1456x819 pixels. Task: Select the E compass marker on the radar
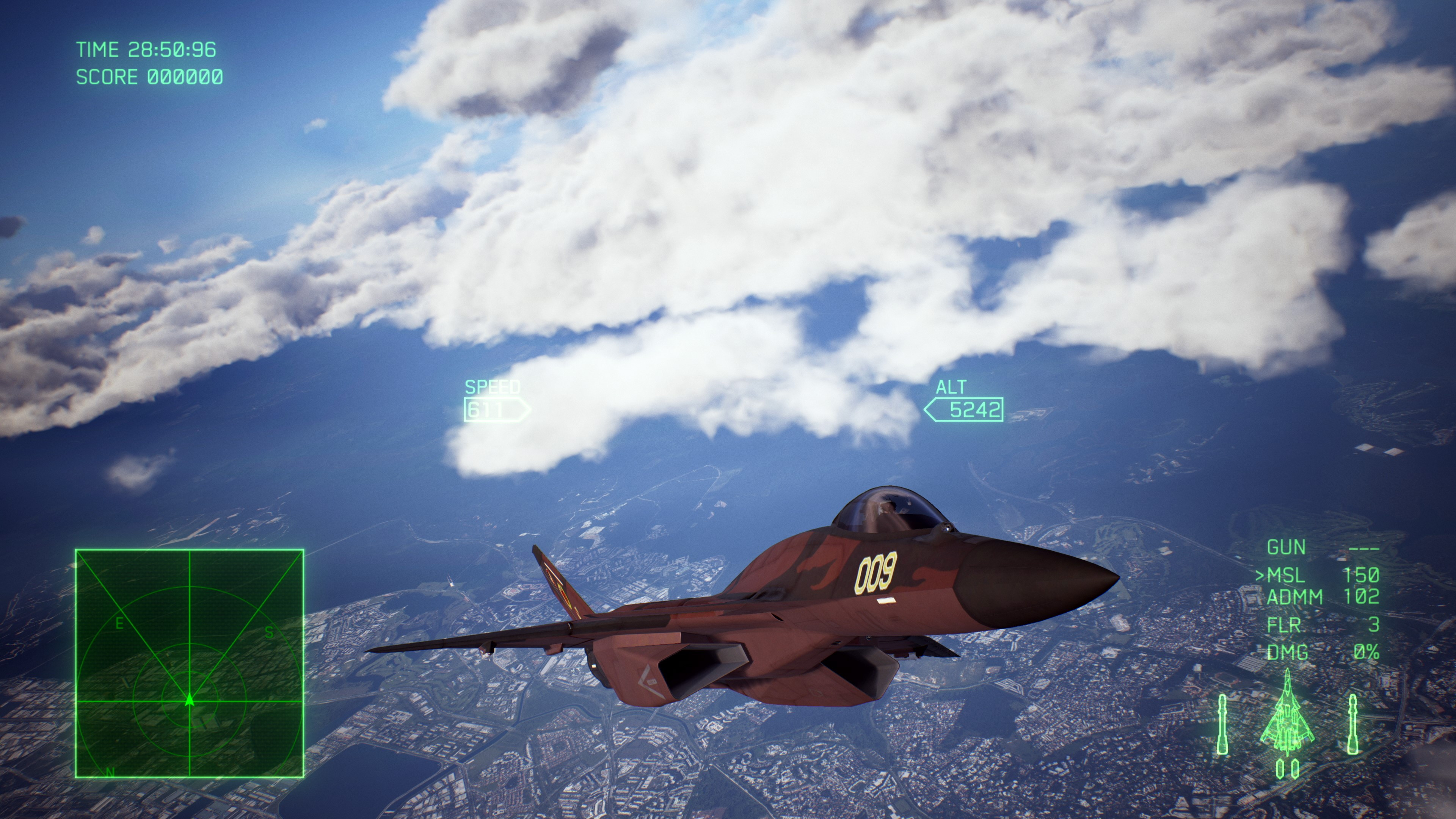(x=119, y=623)
